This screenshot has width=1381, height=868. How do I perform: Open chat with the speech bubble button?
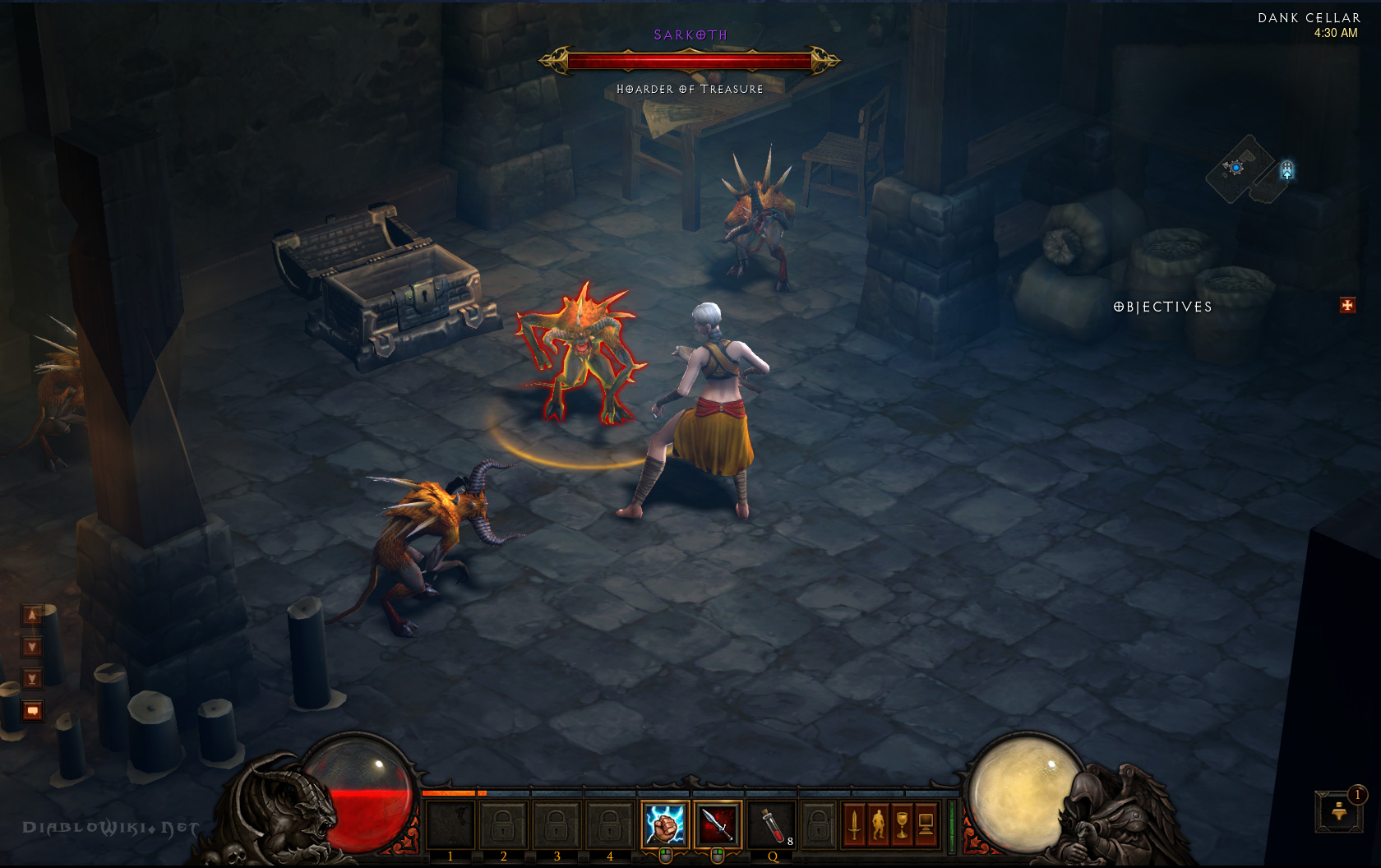click(x=32, y=710)
